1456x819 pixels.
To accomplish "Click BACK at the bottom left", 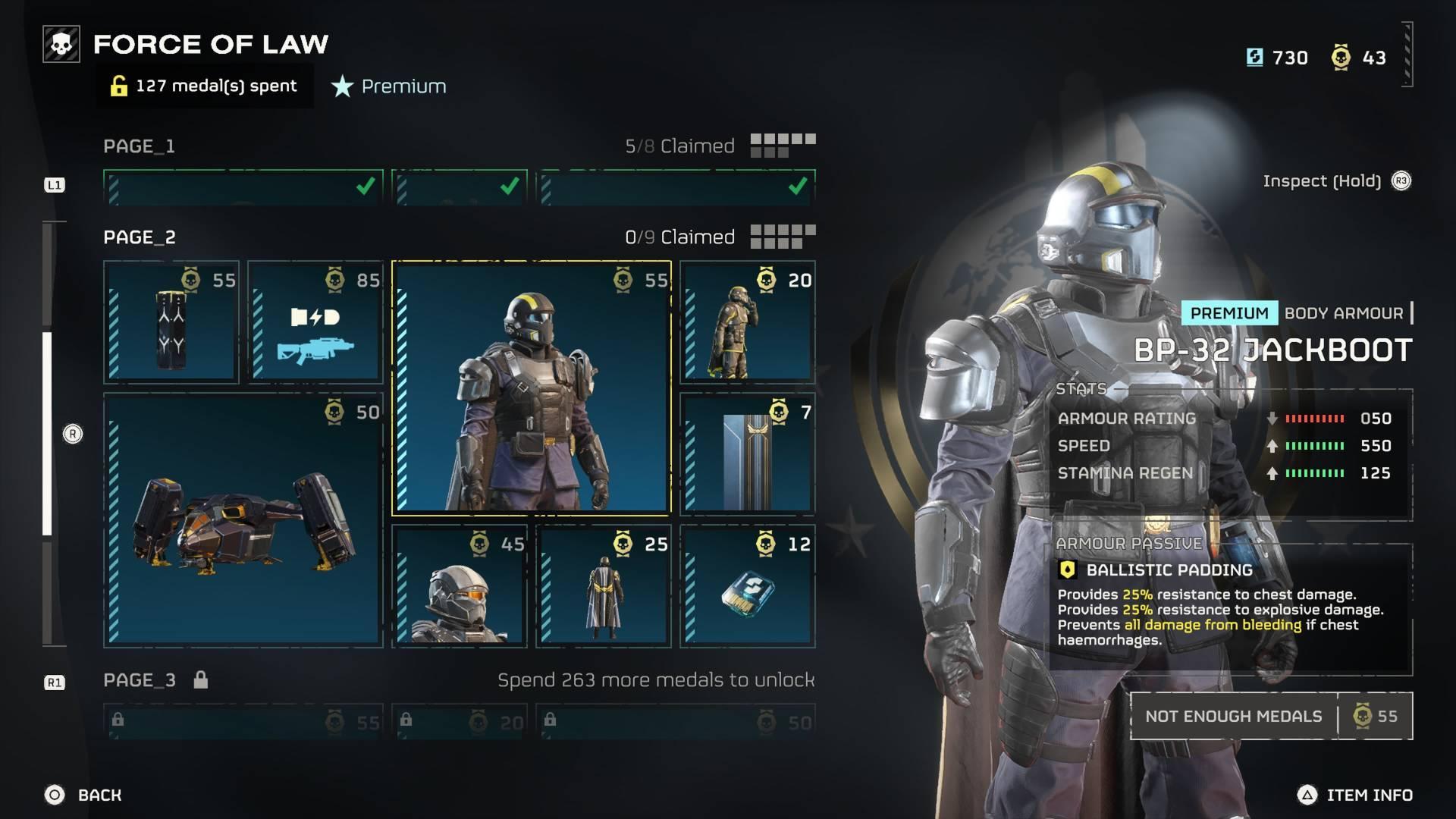I will pyautogui.click(x=83, y=795).
